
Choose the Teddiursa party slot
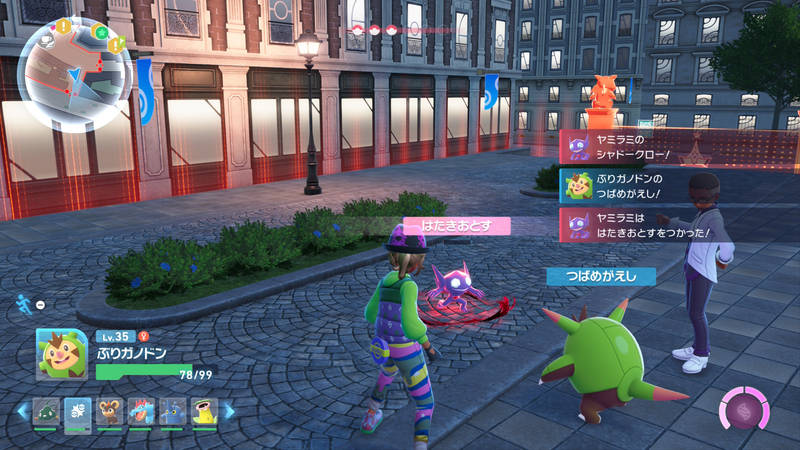(x=109, y=411)
